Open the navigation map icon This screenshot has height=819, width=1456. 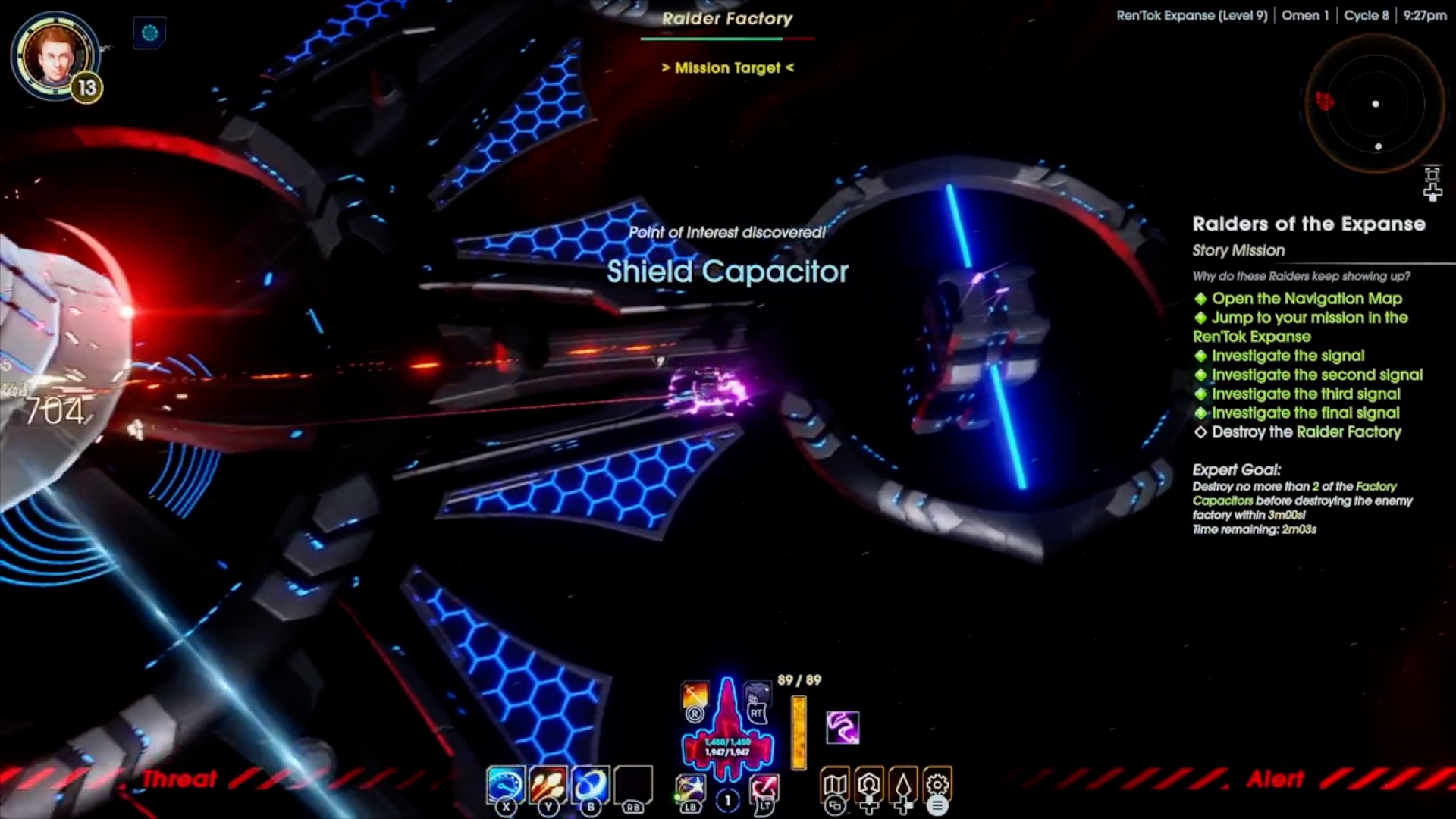click(x=834, y=785)
